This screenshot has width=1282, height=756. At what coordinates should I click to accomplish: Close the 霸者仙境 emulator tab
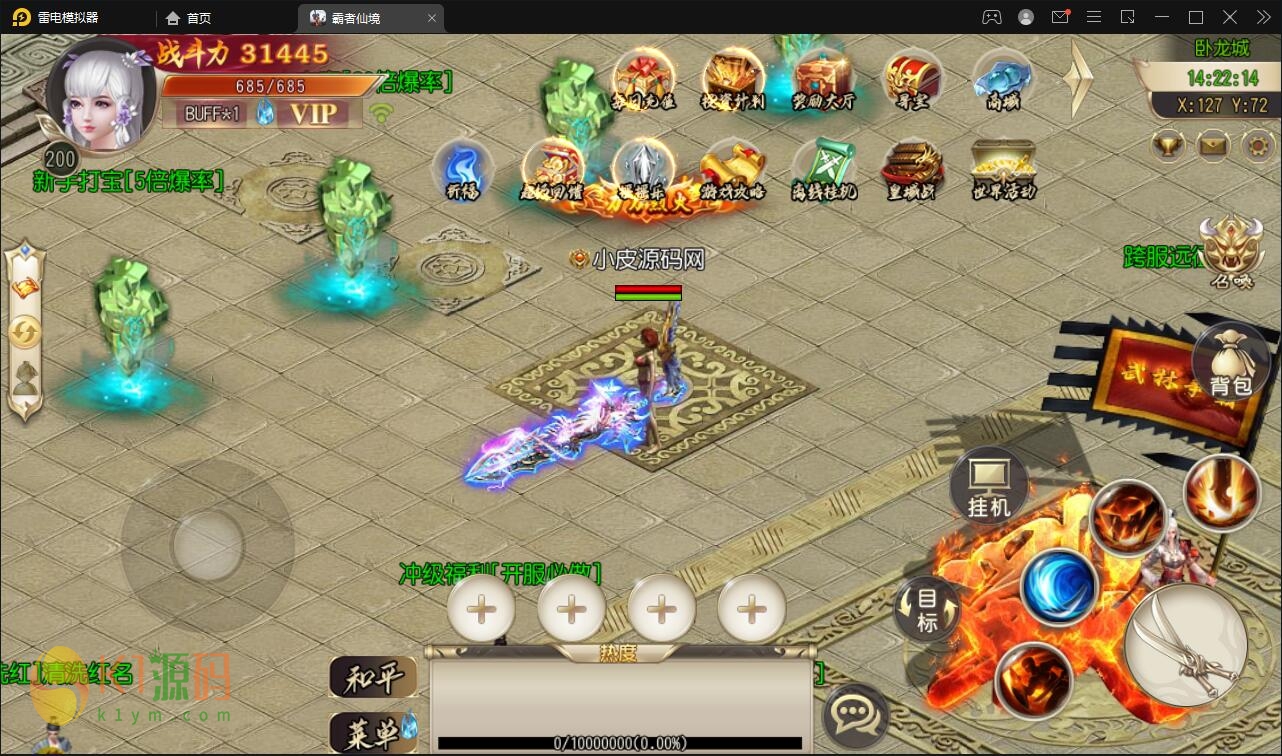pyautogui.click(x=432, y=18)
